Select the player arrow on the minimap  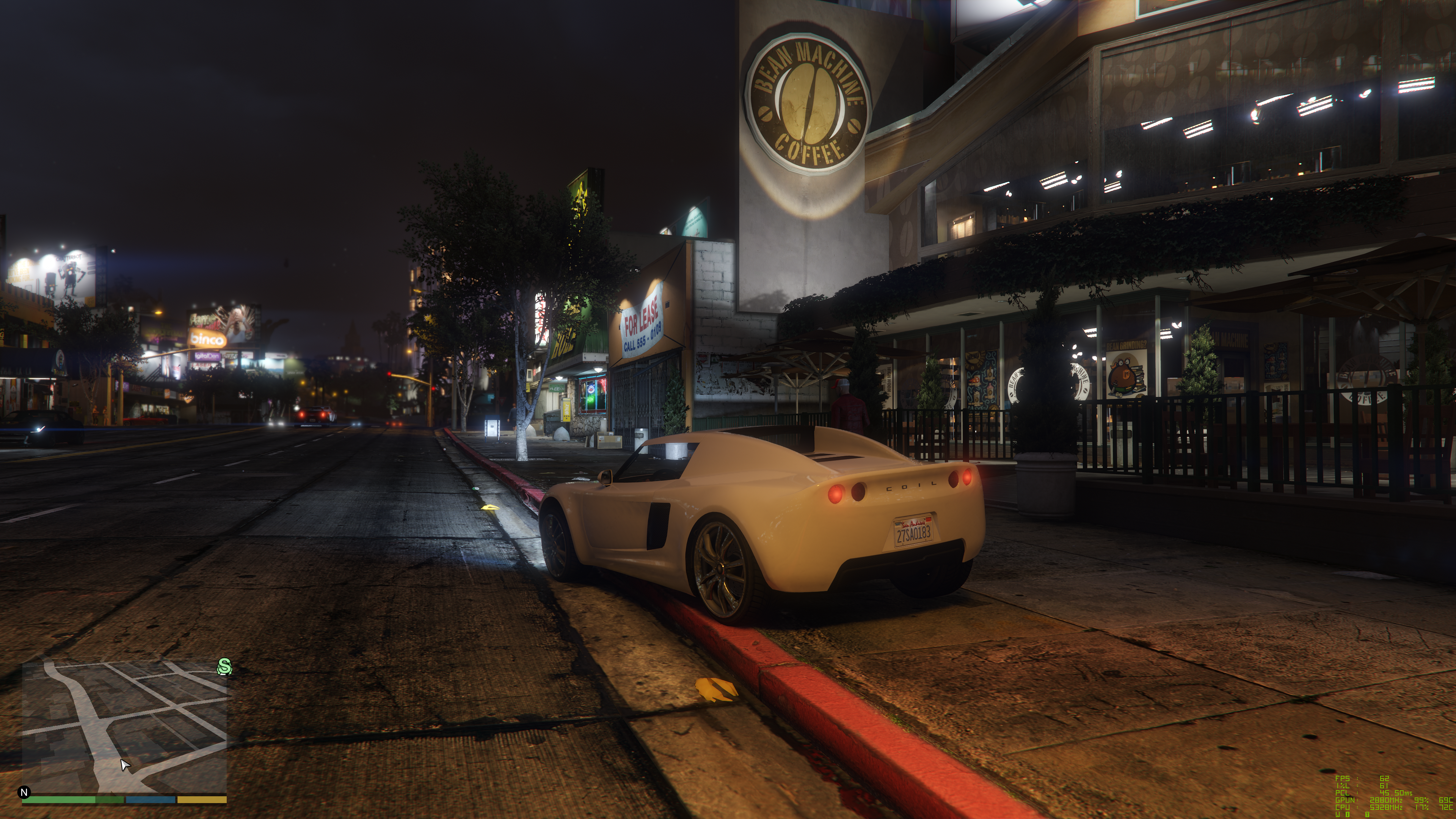pyautogui.click(x=125, y=765)
